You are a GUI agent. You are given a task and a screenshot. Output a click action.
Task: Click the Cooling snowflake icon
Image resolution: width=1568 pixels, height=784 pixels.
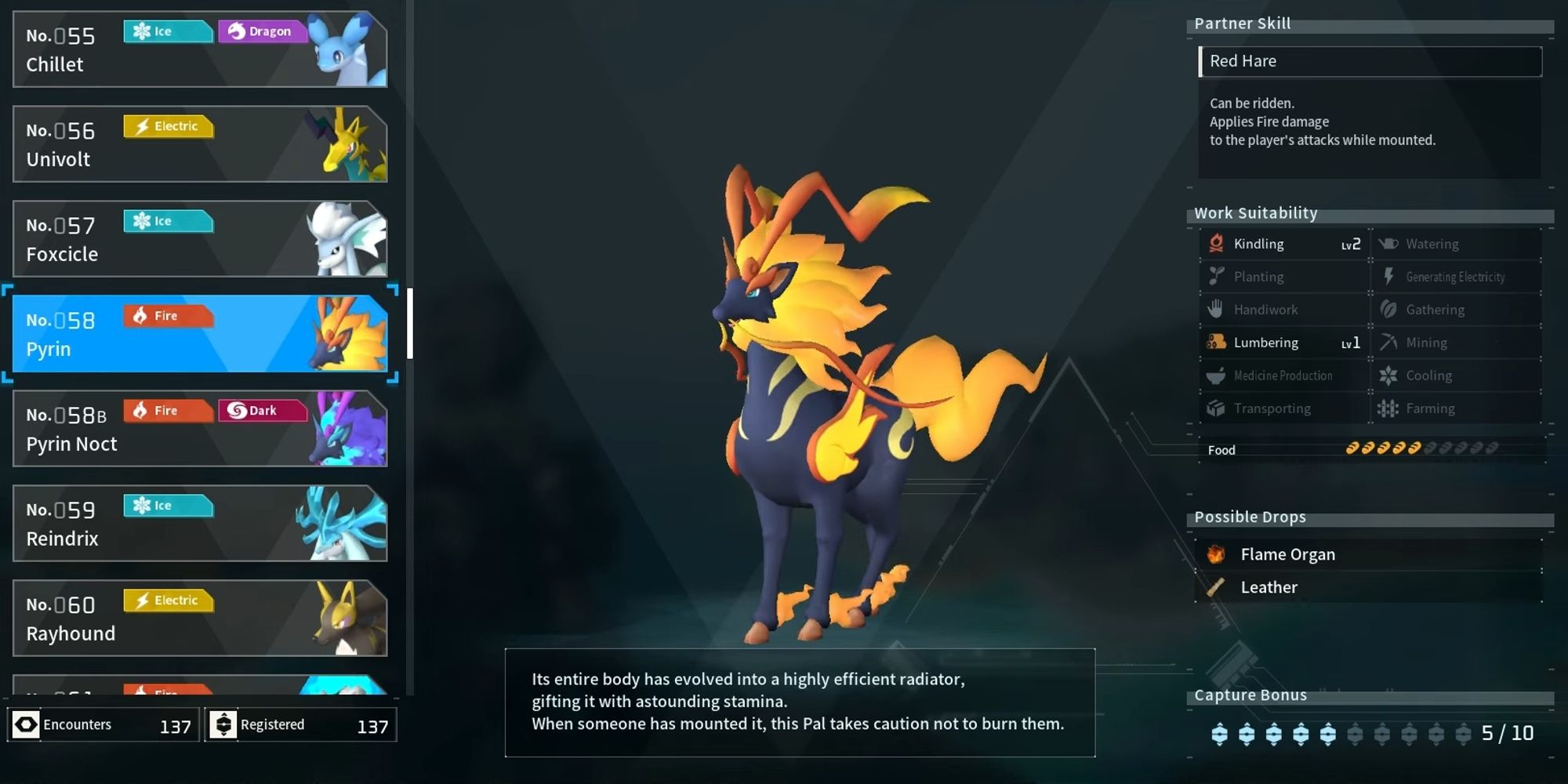coord(1388,375)
